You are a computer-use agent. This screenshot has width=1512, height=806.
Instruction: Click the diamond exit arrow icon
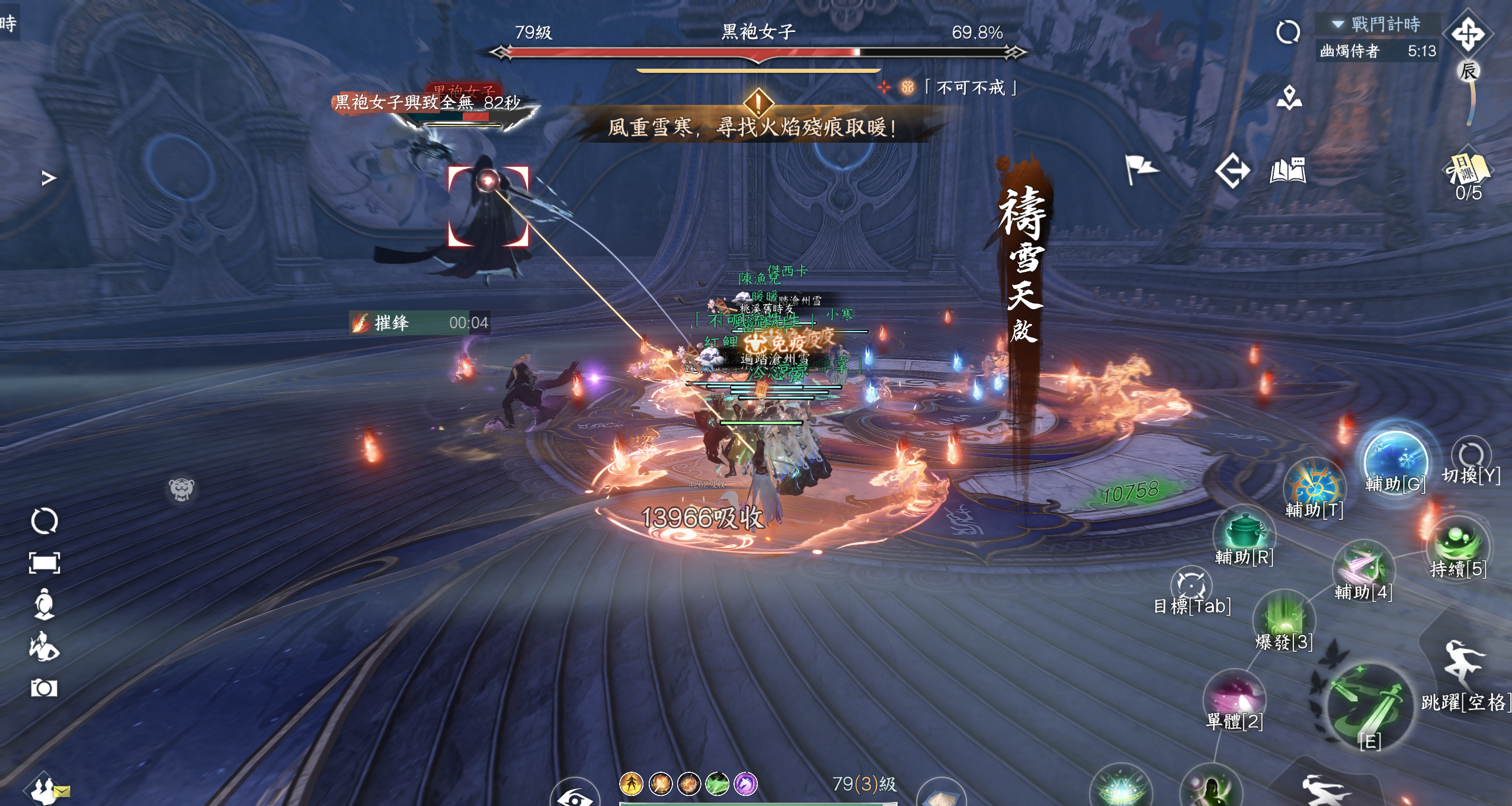[x=1232, y=171]
